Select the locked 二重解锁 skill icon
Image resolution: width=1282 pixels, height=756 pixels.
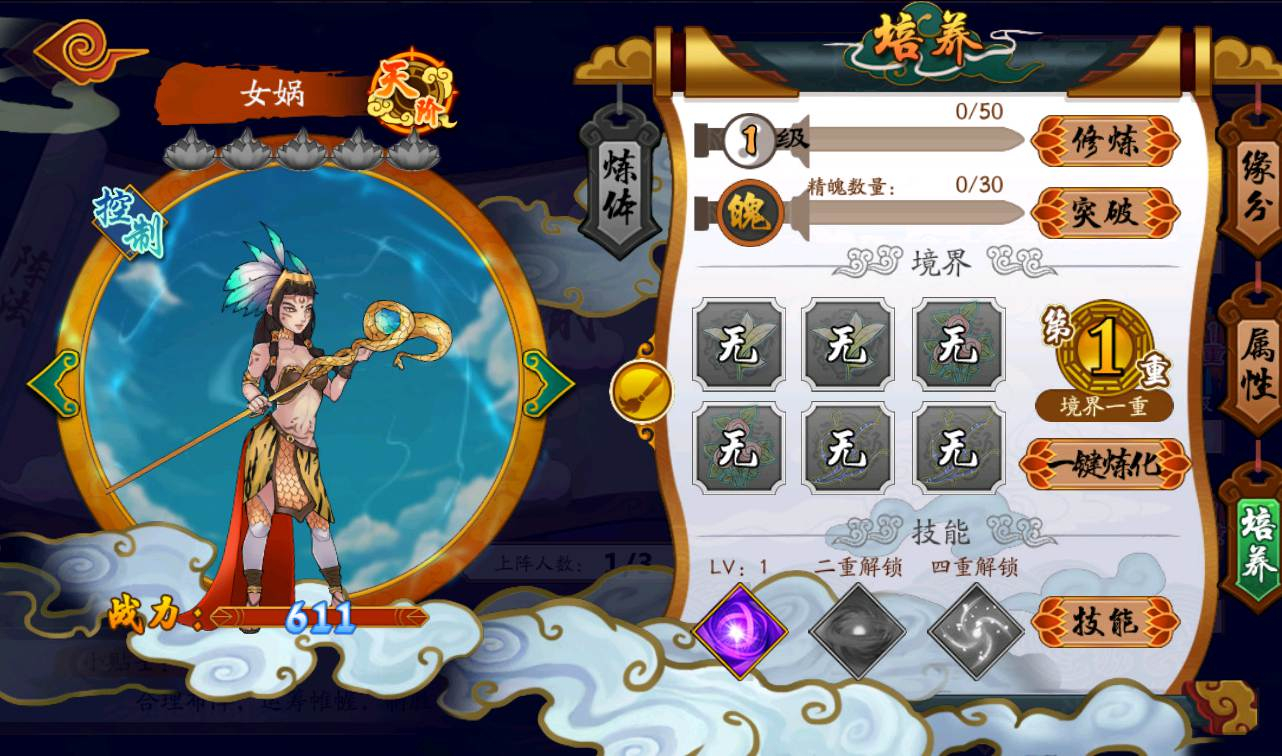pyautogui.click(x=857, y=631)
